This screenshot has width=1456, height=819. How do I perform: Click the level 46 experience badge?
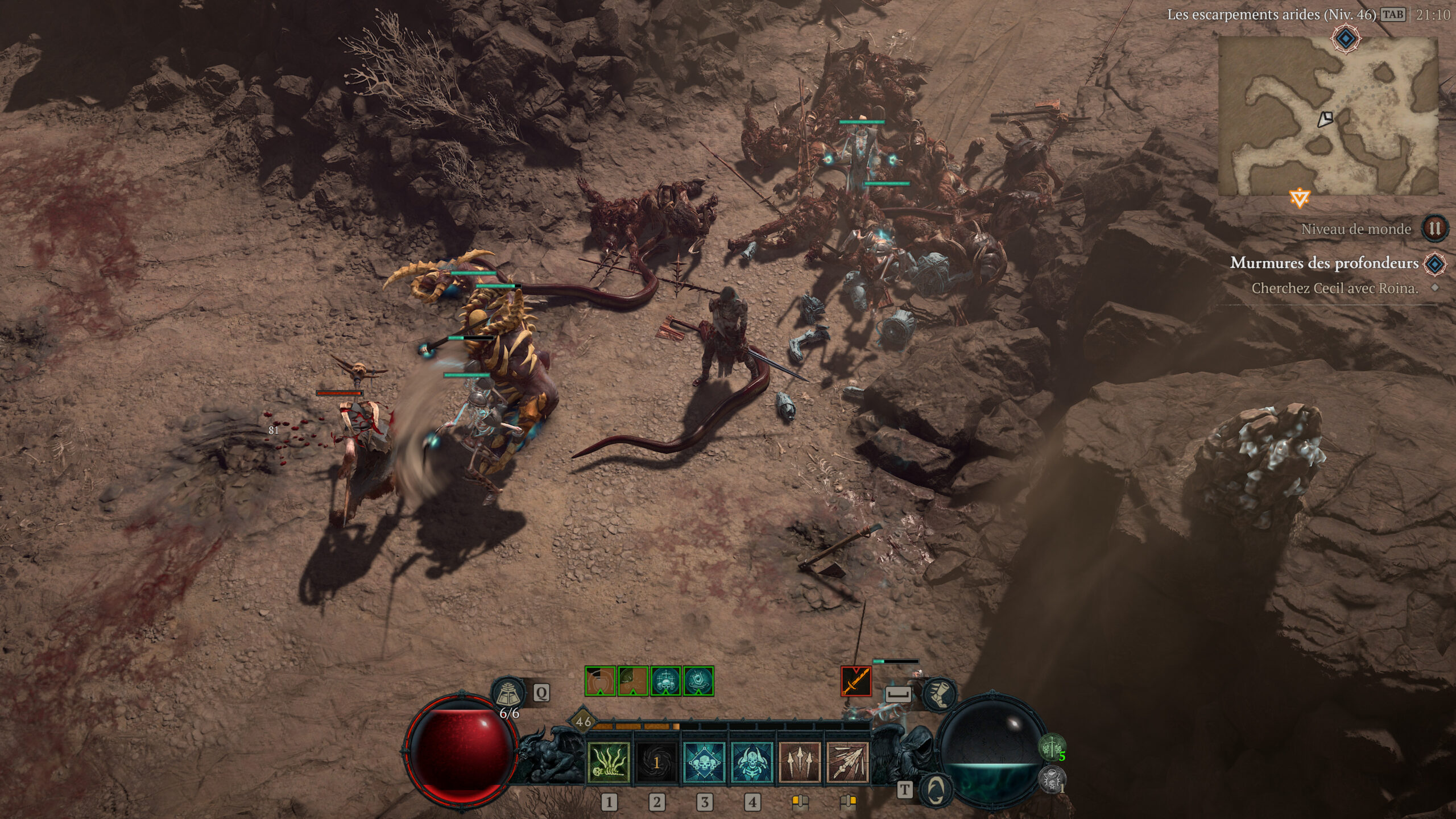tap(584, 722)
